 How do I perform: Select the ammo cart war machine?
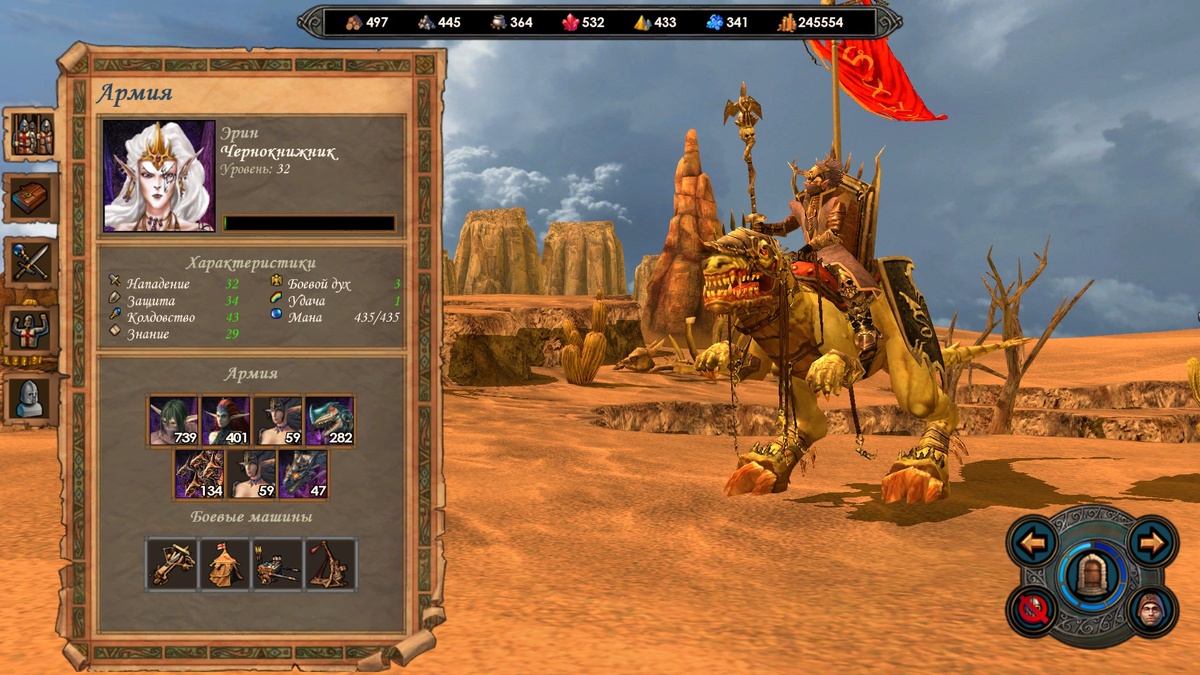pos(278,564)
